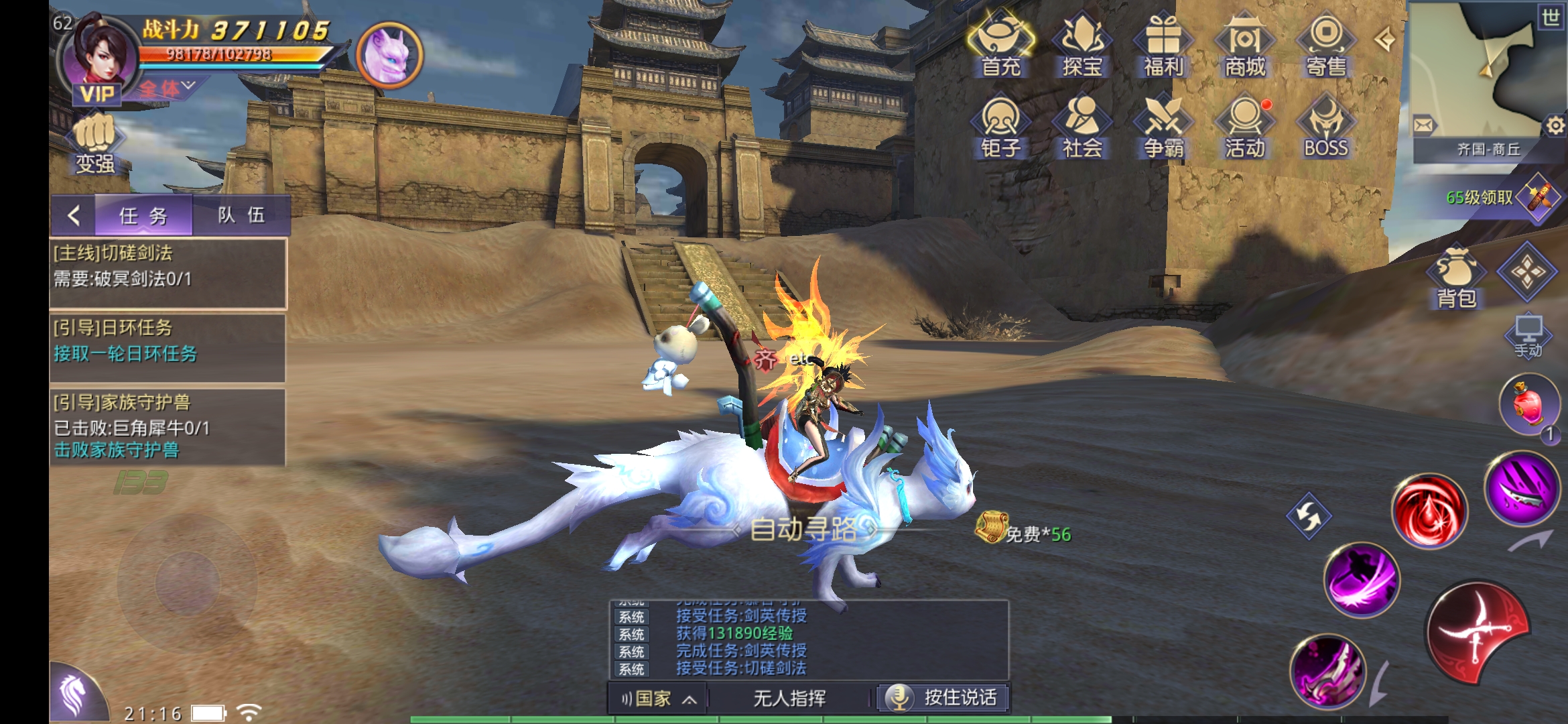Switch to the 队伍 team tab
Image resolution: width=1568 pixels, height=724 pixels.
241,215
